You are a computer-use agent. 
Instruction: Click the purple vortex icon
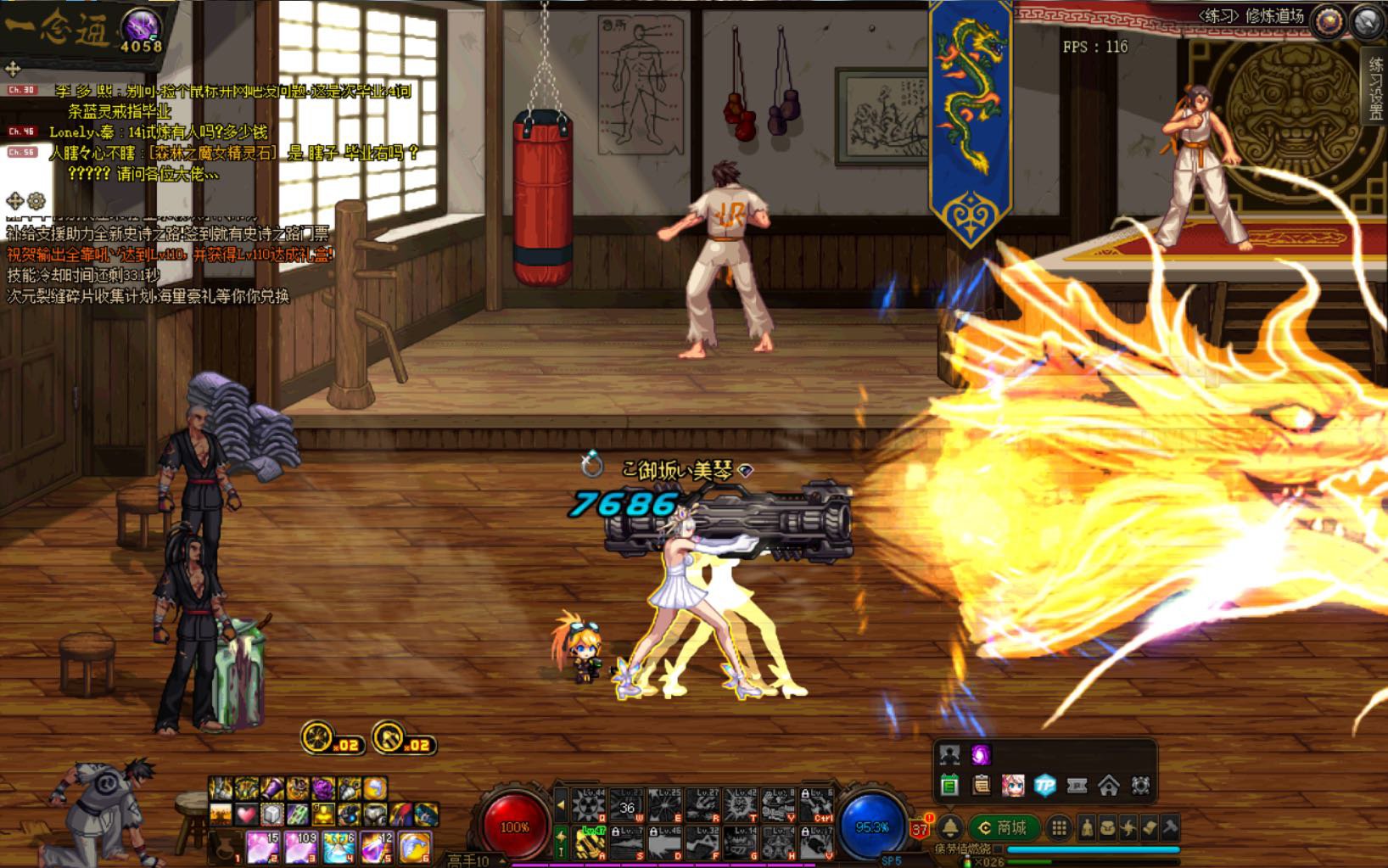click(980, 754)
